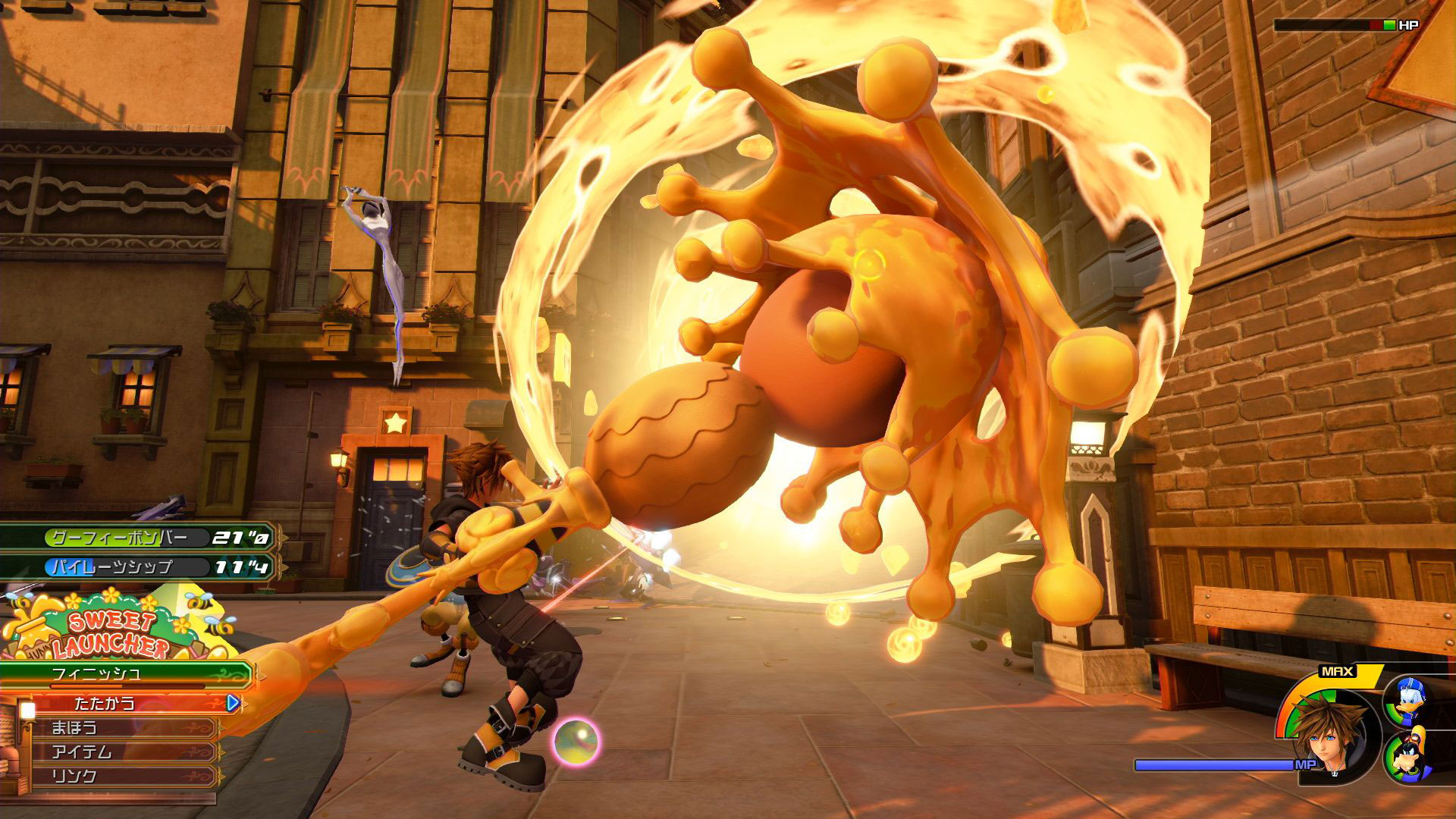
Task: Activate the パイレーツシップ attraction command
Action: pos(136,566)
